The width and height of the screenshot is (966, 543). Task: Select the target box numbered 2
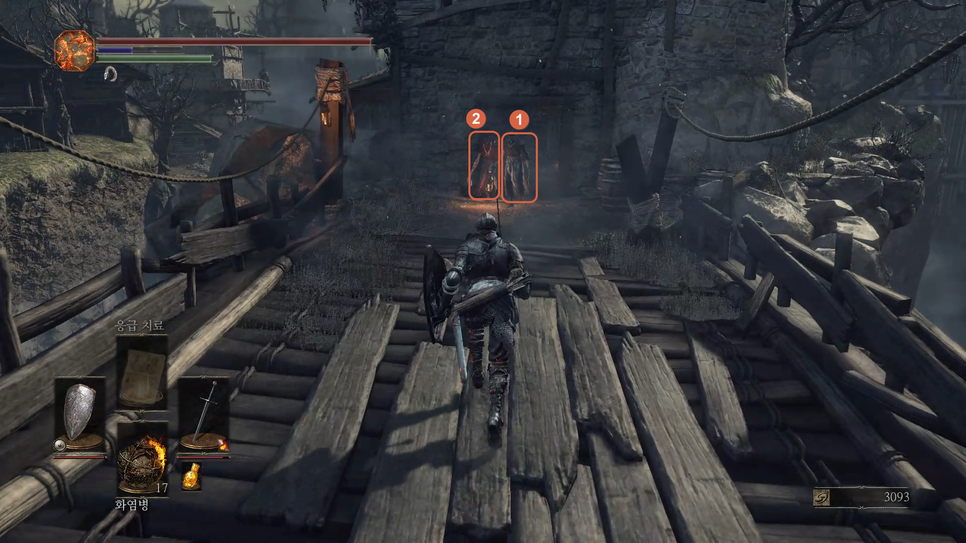(x=484, y=165)
